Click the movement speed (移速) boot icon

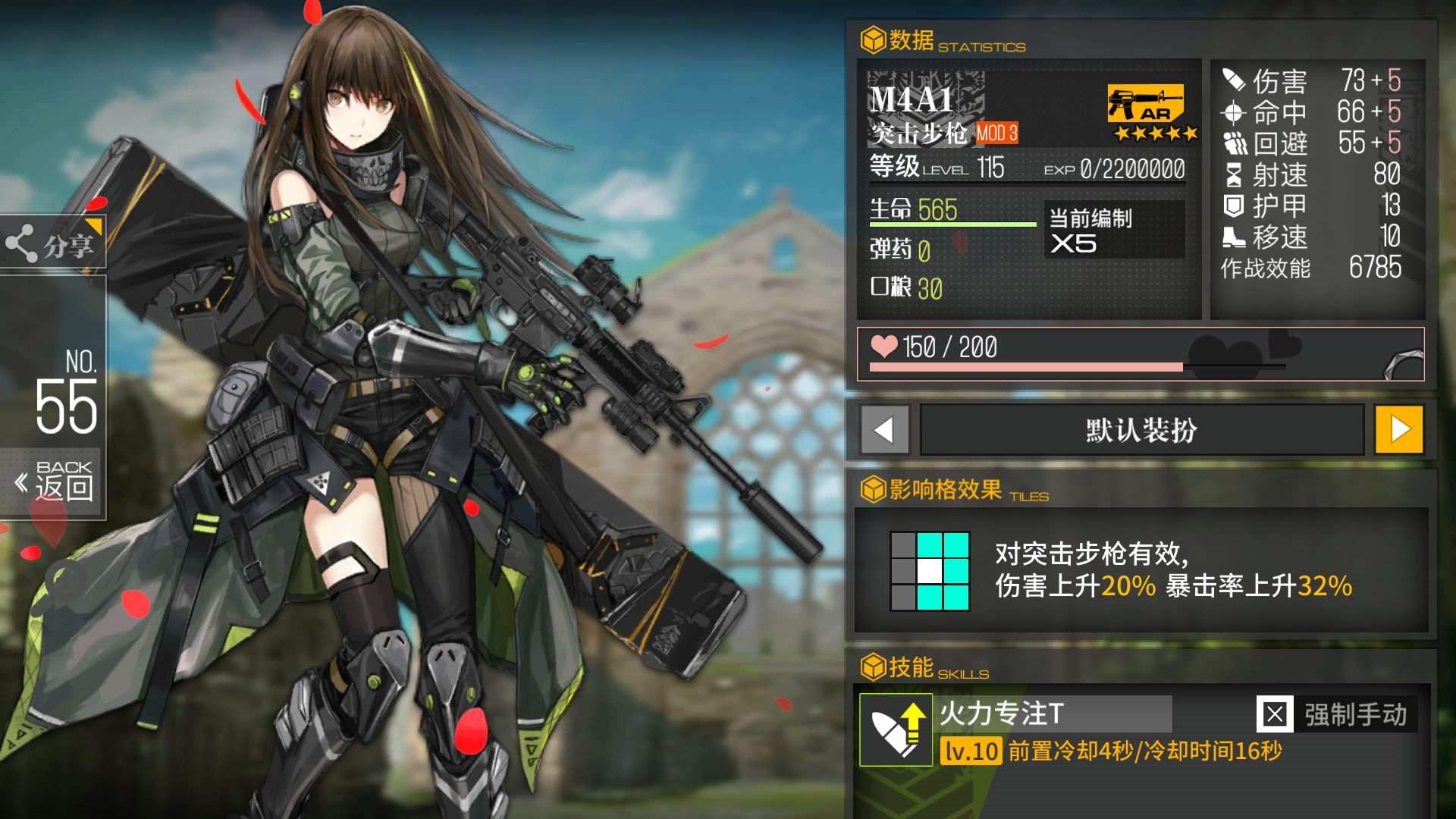1233,238
